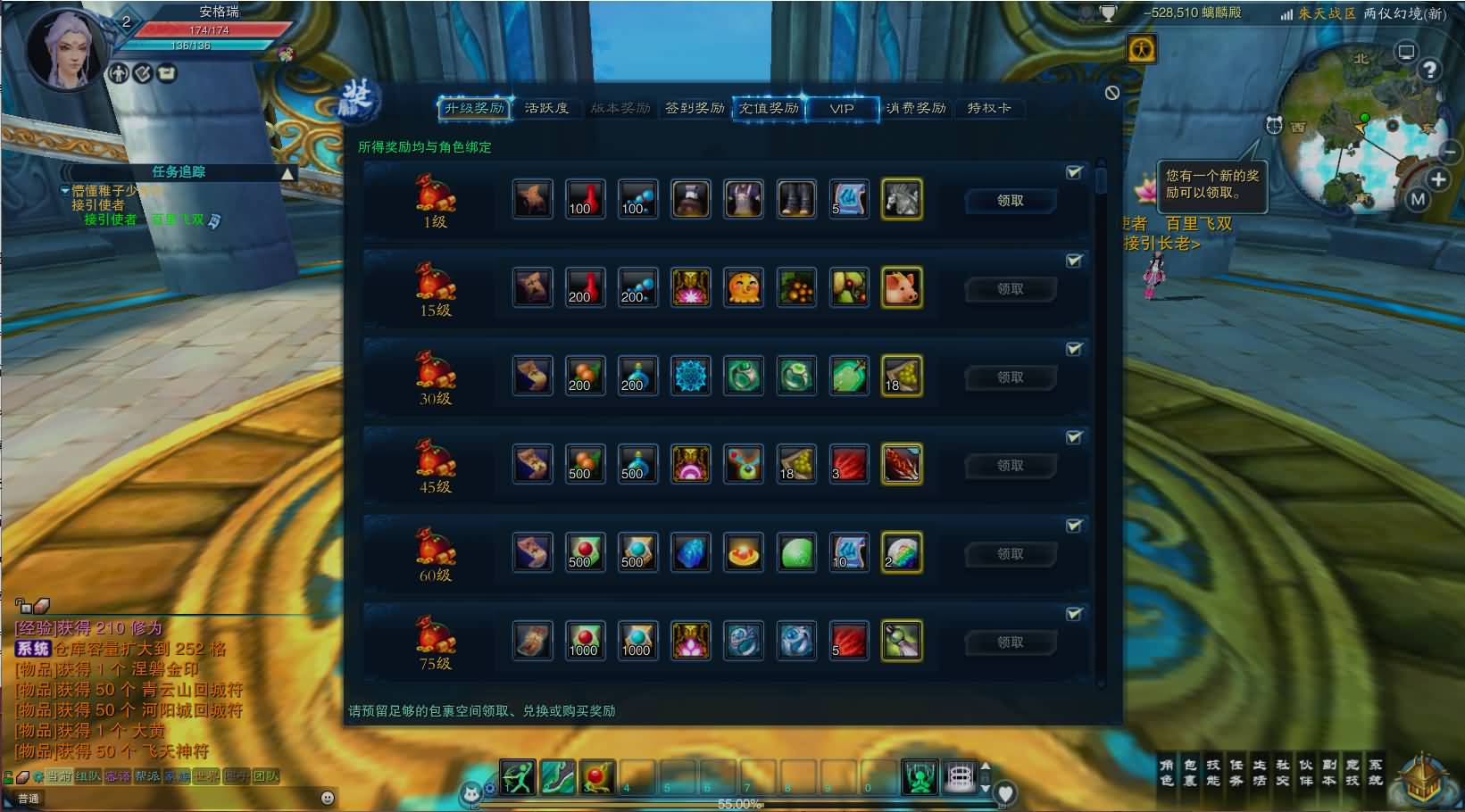Image resolution: width=1465 pixels, height=812 pixels.
Task: Open the chat emoji picker
Action: pyautogui.click(x=328, y=798)
